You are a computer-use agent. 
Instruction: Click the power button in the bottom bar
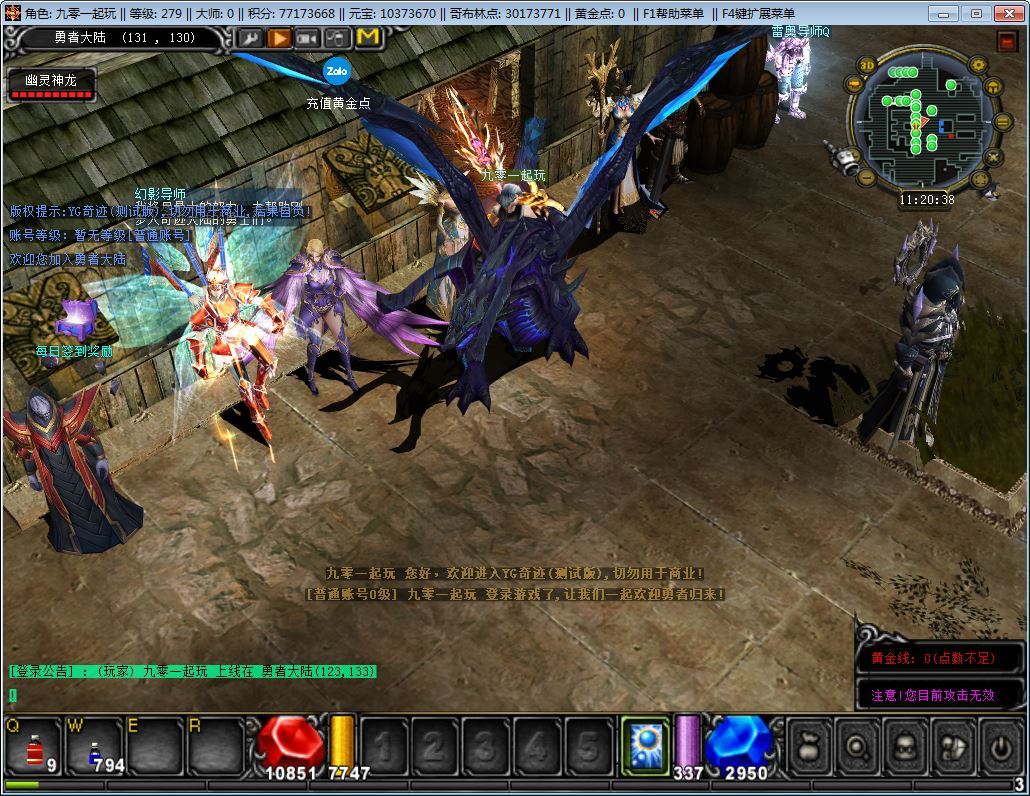999,746
